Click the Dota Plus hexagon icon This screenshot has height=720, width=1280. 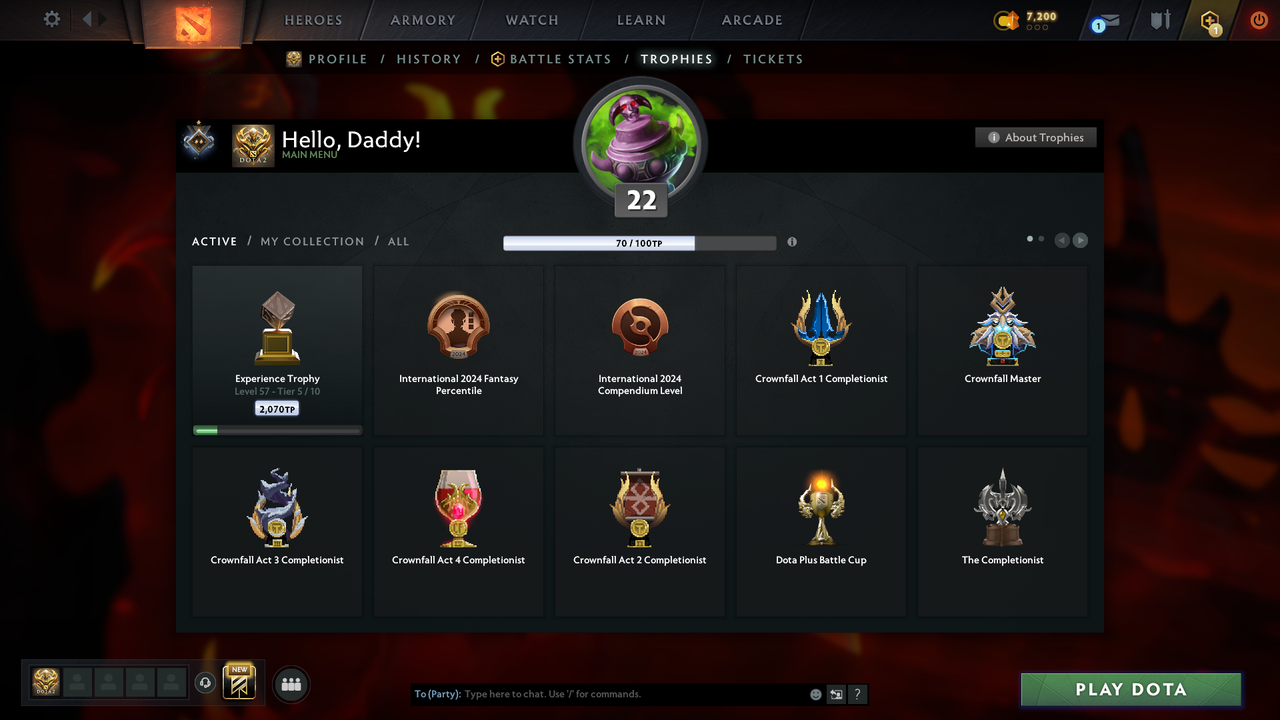pyautogui.click(x=1210, y=20)
